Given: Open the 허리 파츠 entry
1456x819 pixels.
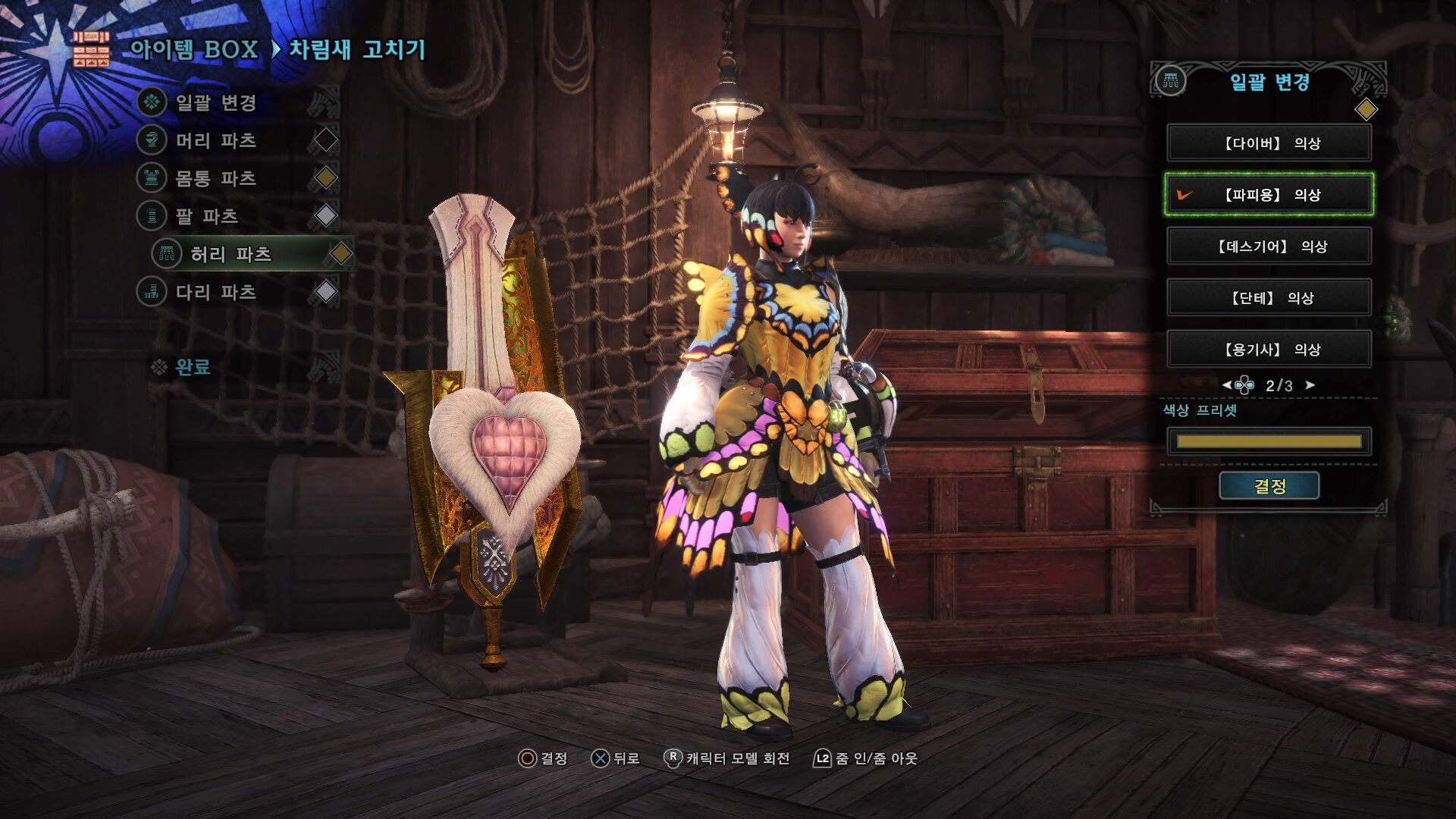Looking at the screenshot, I should coord(231,254).
